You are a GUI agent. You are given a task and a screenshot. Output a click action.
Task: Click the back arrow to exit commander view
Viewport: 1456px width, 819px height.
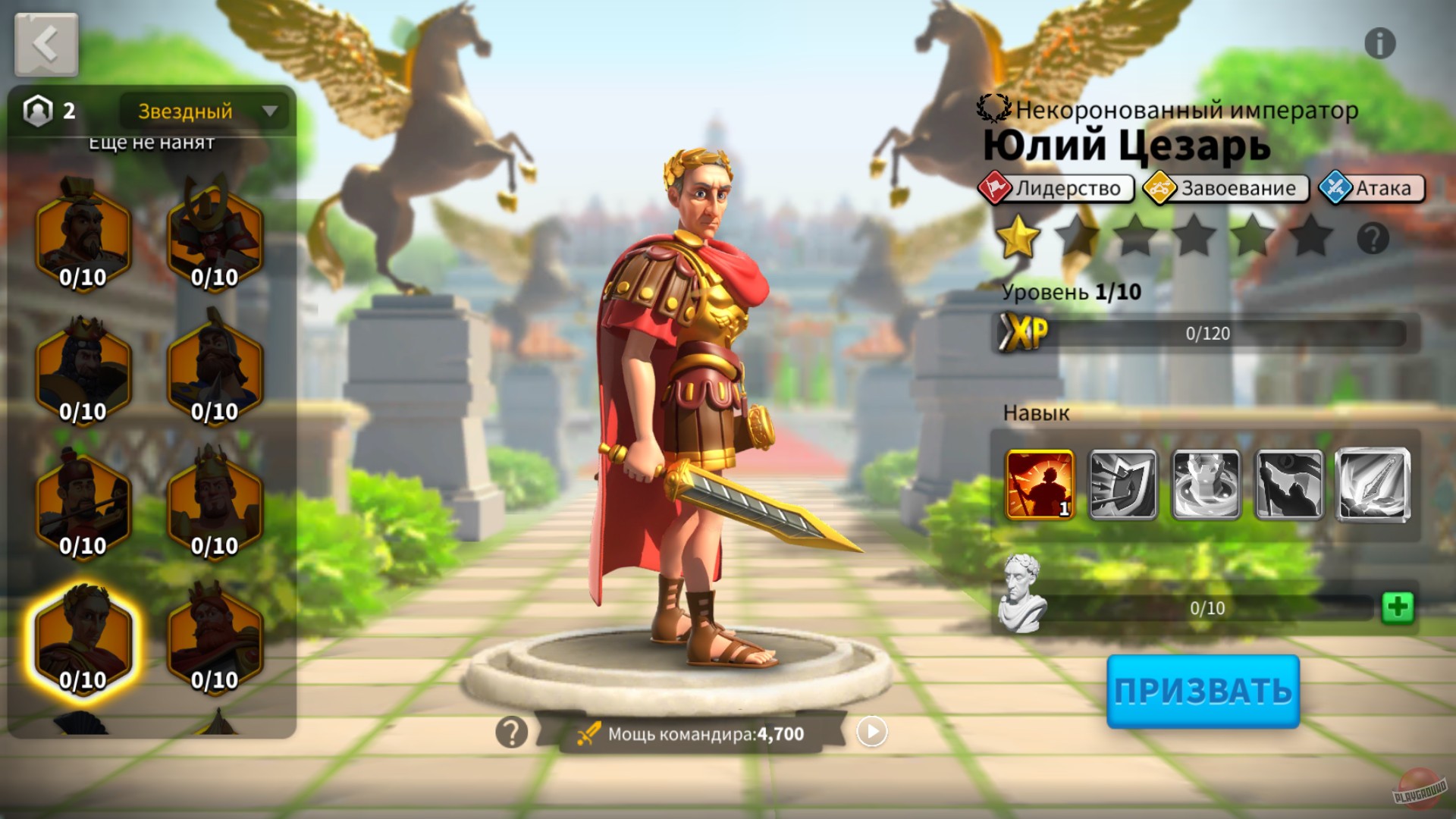(45, 43)
